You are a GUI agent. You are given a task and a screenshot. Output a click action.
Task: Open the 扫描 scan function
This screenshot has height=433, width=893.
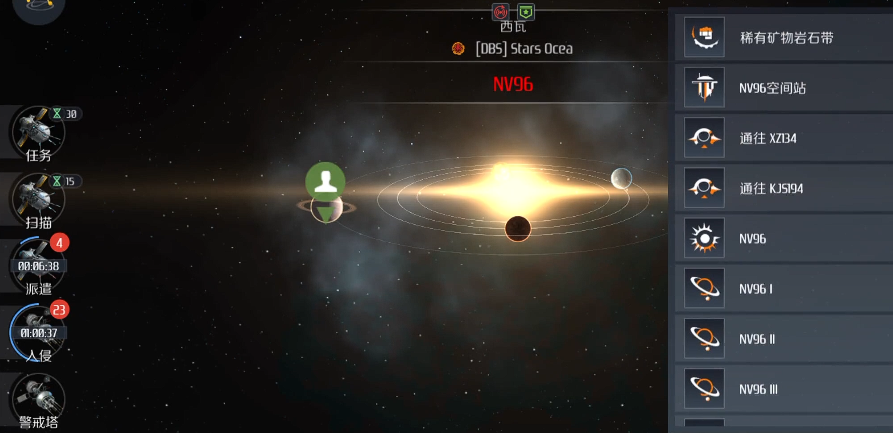38,200
